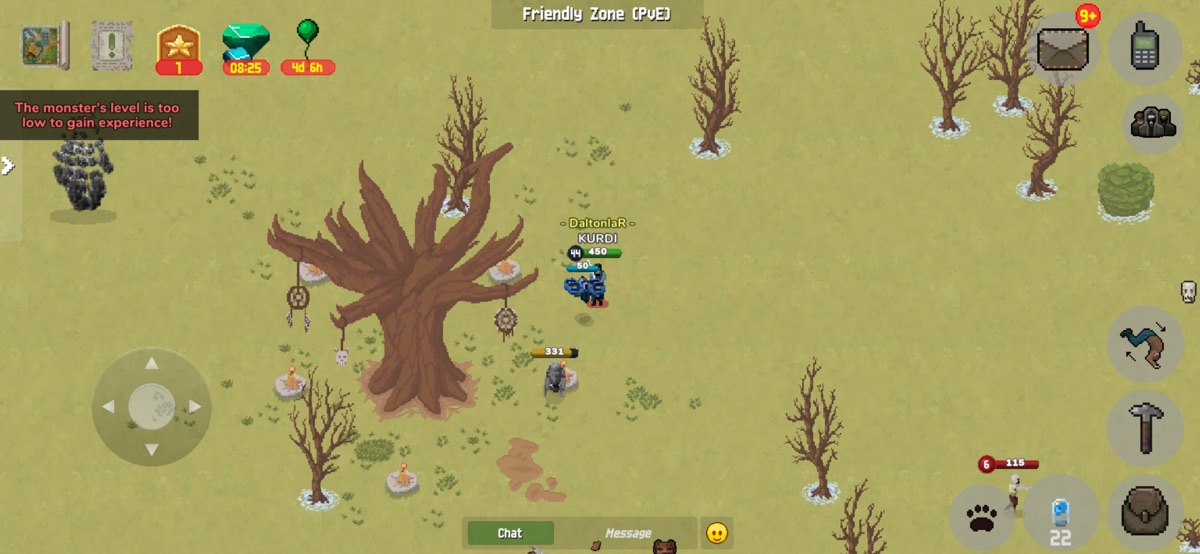Open the mail envelope inbox
Viewport: 1200px width, 554px height.
1063,48
